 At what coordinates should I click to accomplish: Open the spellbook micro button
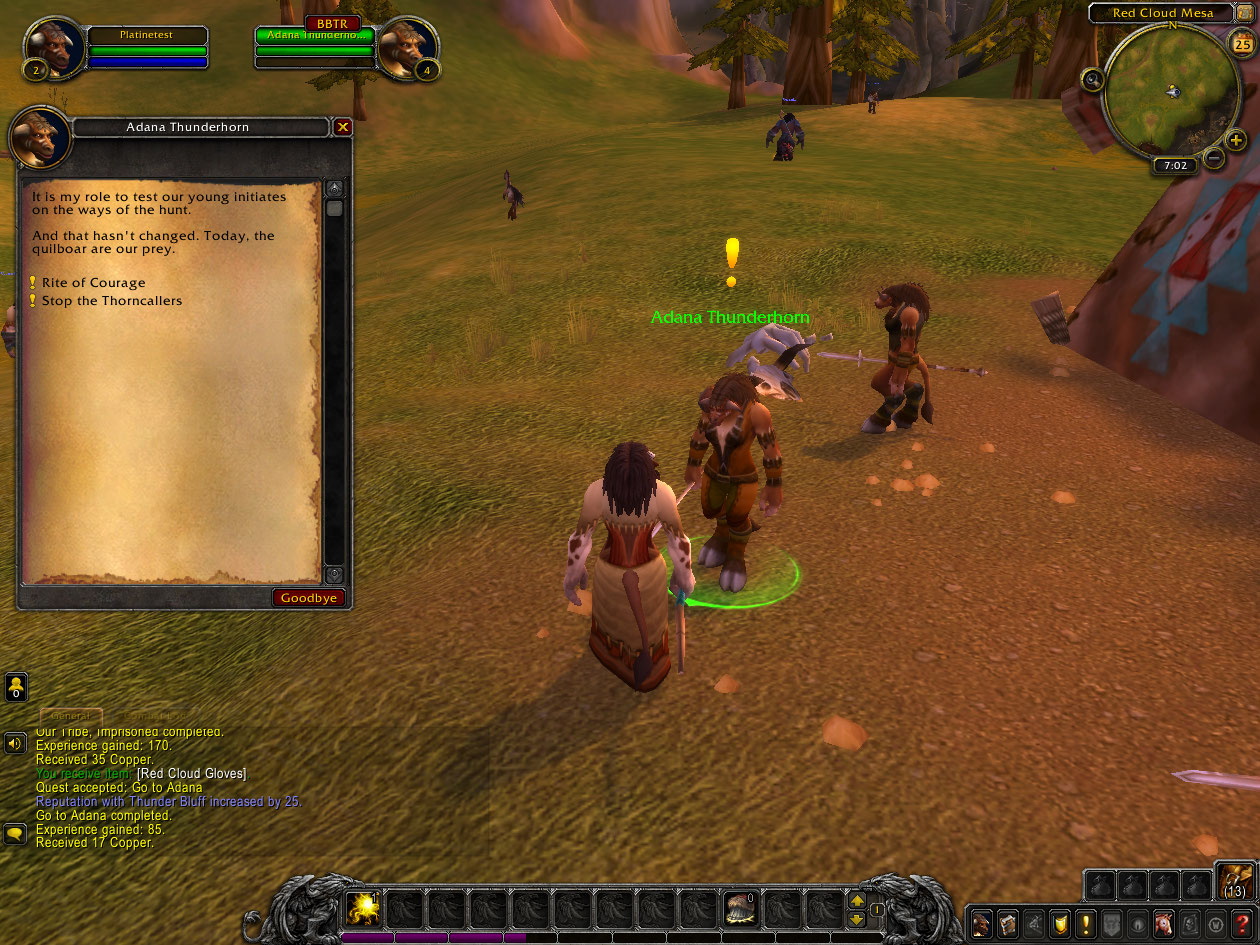point(1009,923)
